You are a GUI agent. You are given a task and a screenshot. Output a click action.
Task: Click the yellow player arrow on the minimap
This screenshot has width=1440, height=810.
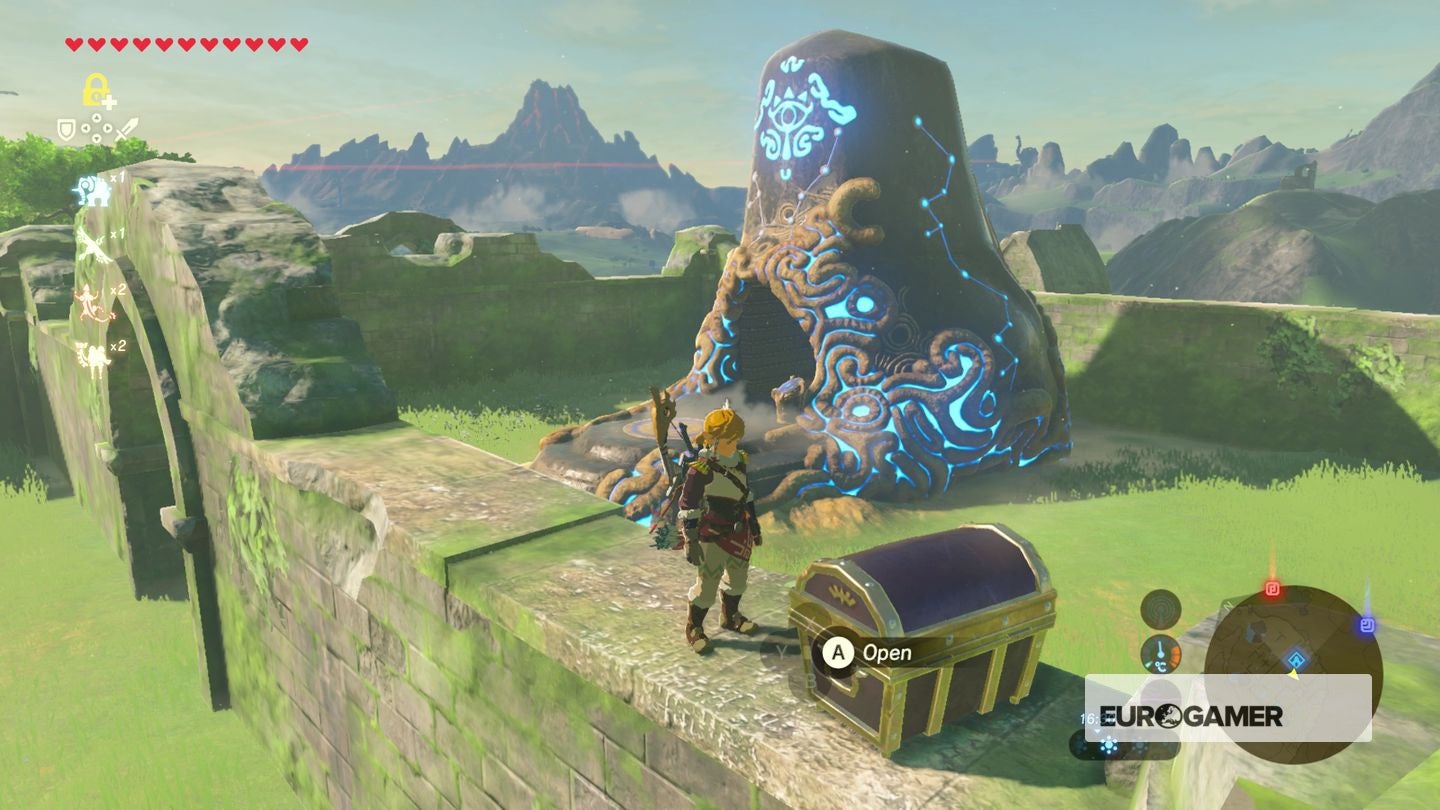click(1294, 676)
